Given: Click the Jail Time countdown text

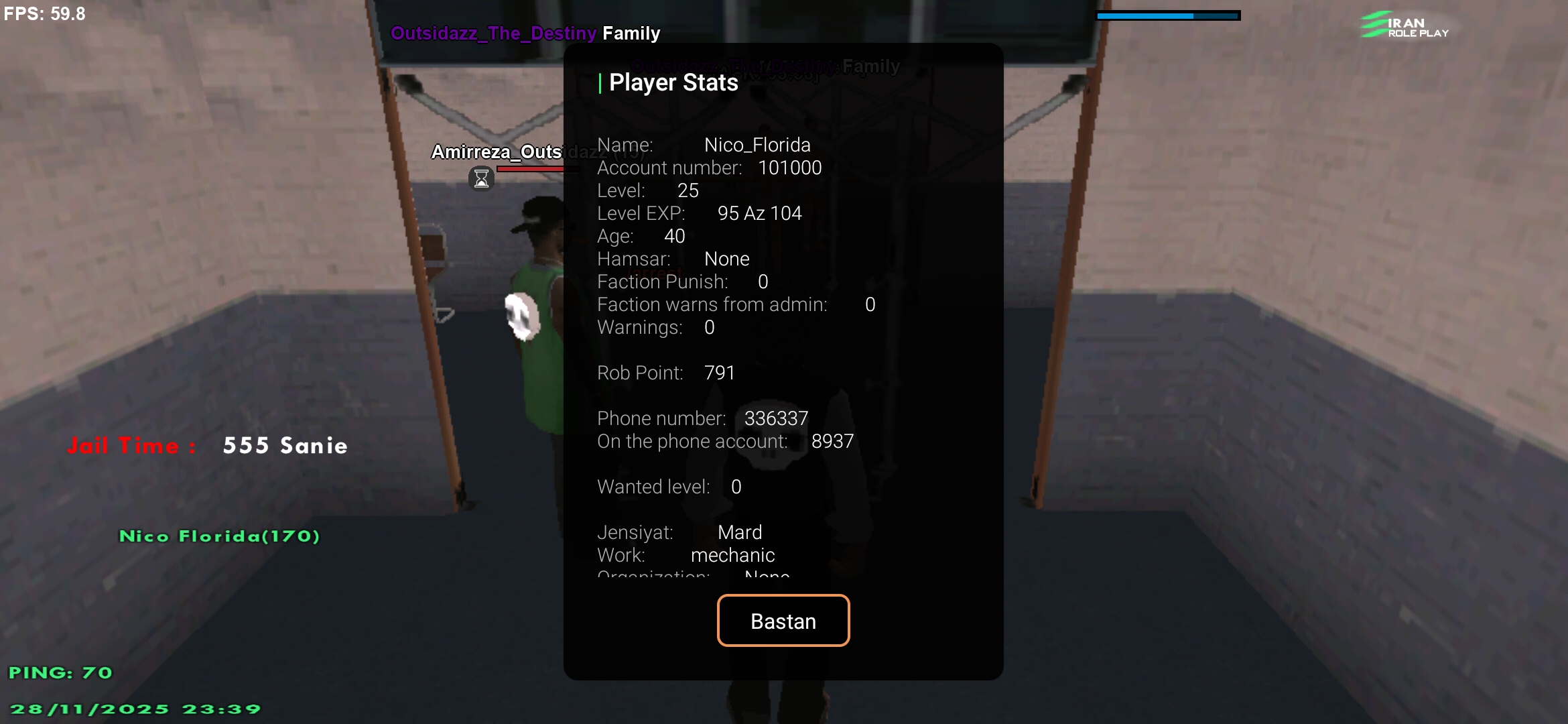Looking at the screenshot, I should click(204, 444).
